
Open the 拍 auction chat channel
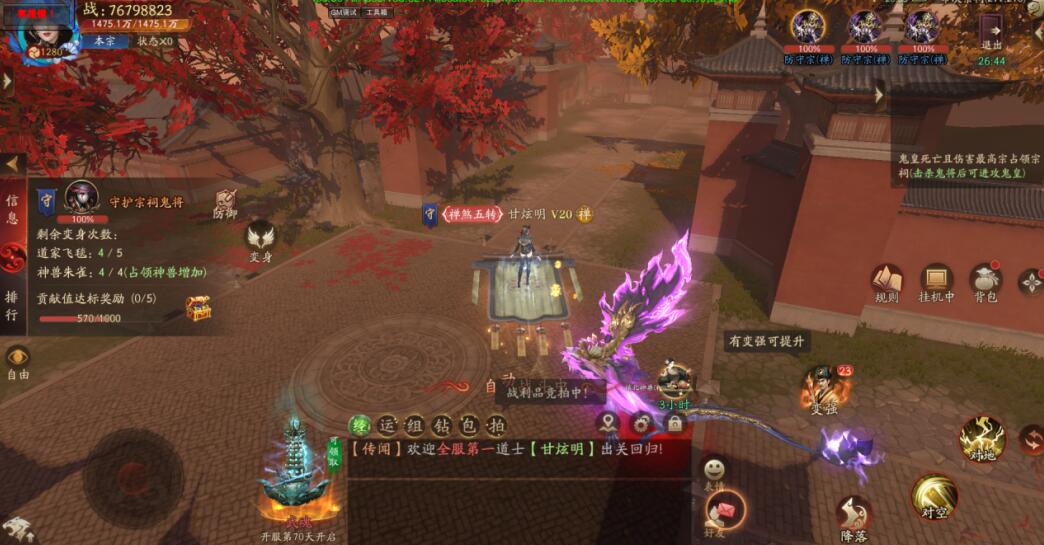coord(496,424)
